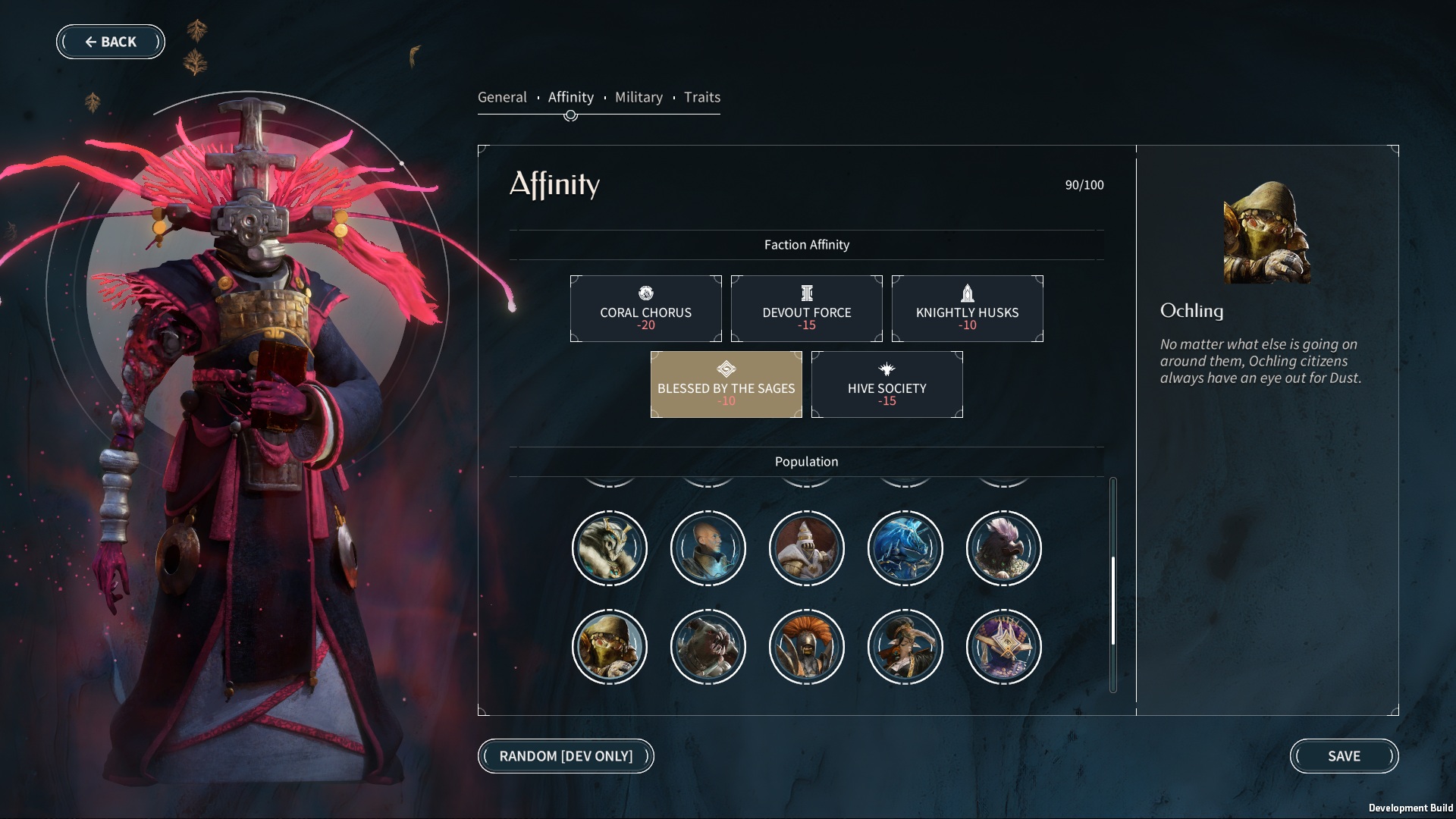Open the horned dragon population portrait
Screen dimensions: 1456x819
tap(610, 548)
